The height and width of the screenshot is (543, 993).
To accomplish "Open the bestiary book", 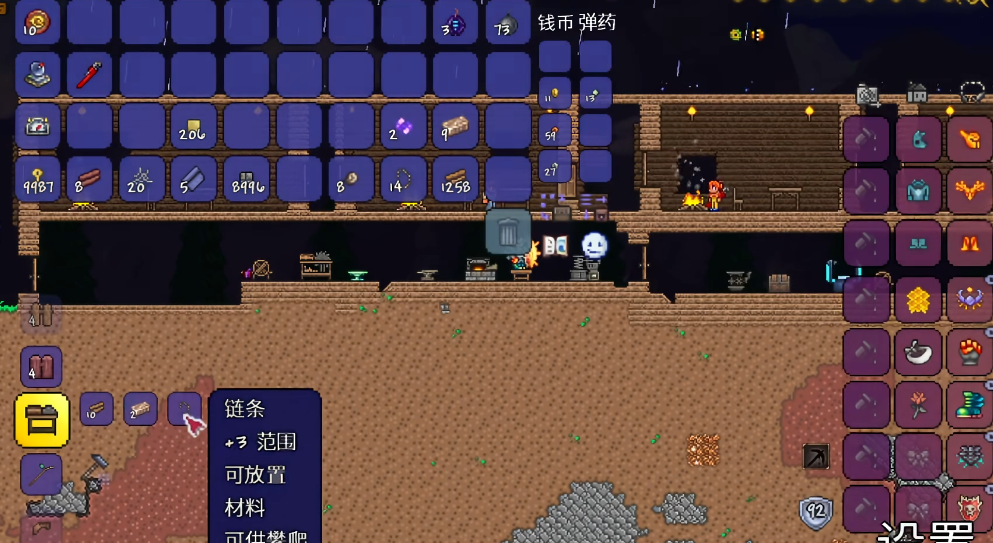I will 555,245.
